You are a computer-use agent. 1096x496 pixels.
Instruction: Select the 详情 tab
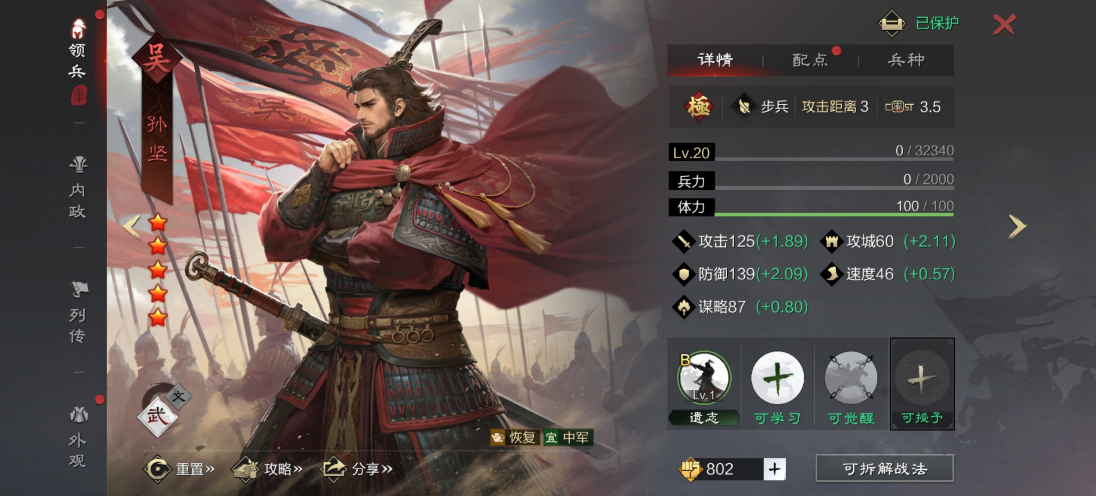[x=715, y=60]
